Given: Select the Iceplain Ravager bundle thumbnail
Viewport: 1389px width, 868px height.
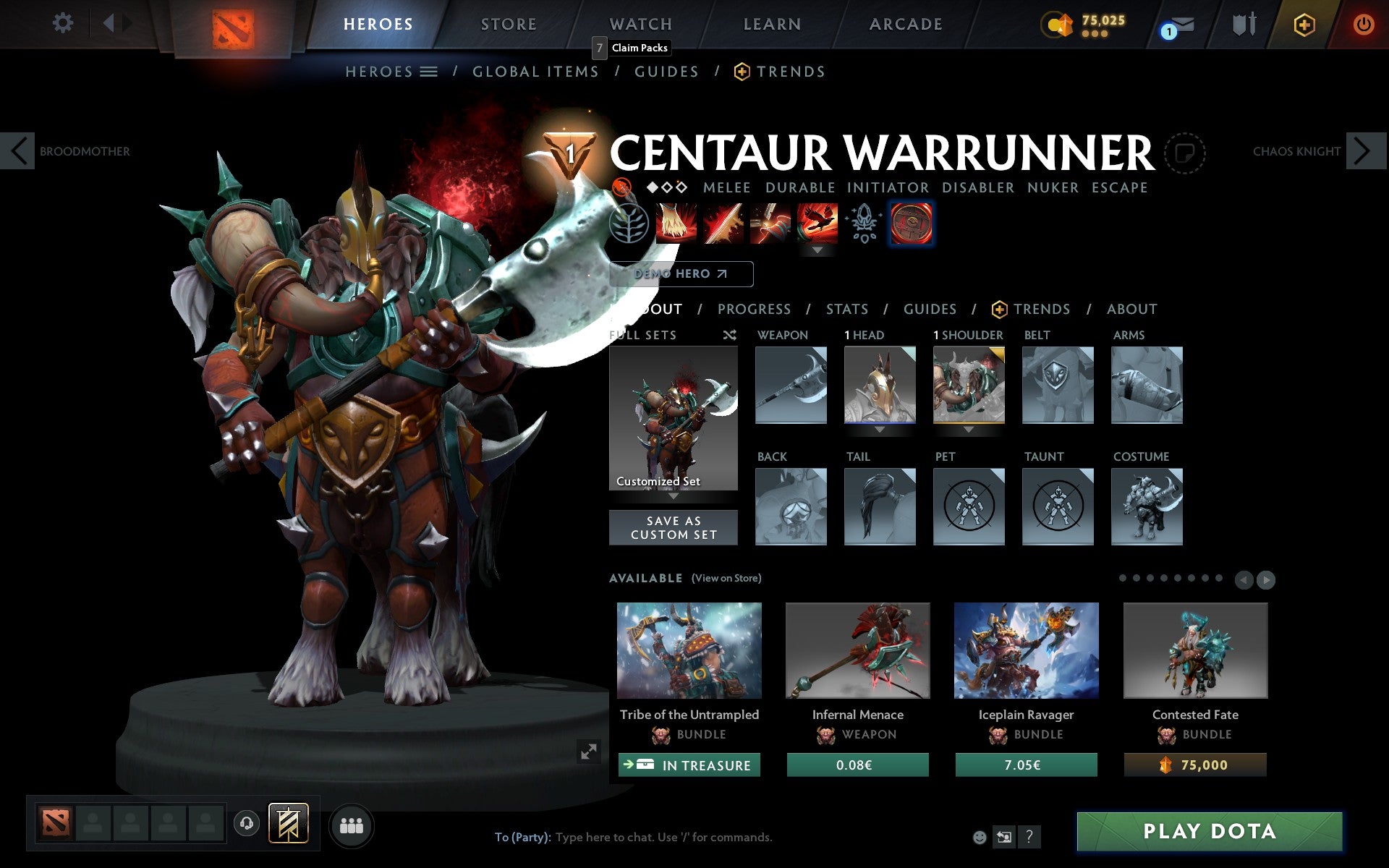Looking at the screenshot, I should point(1026,650).
